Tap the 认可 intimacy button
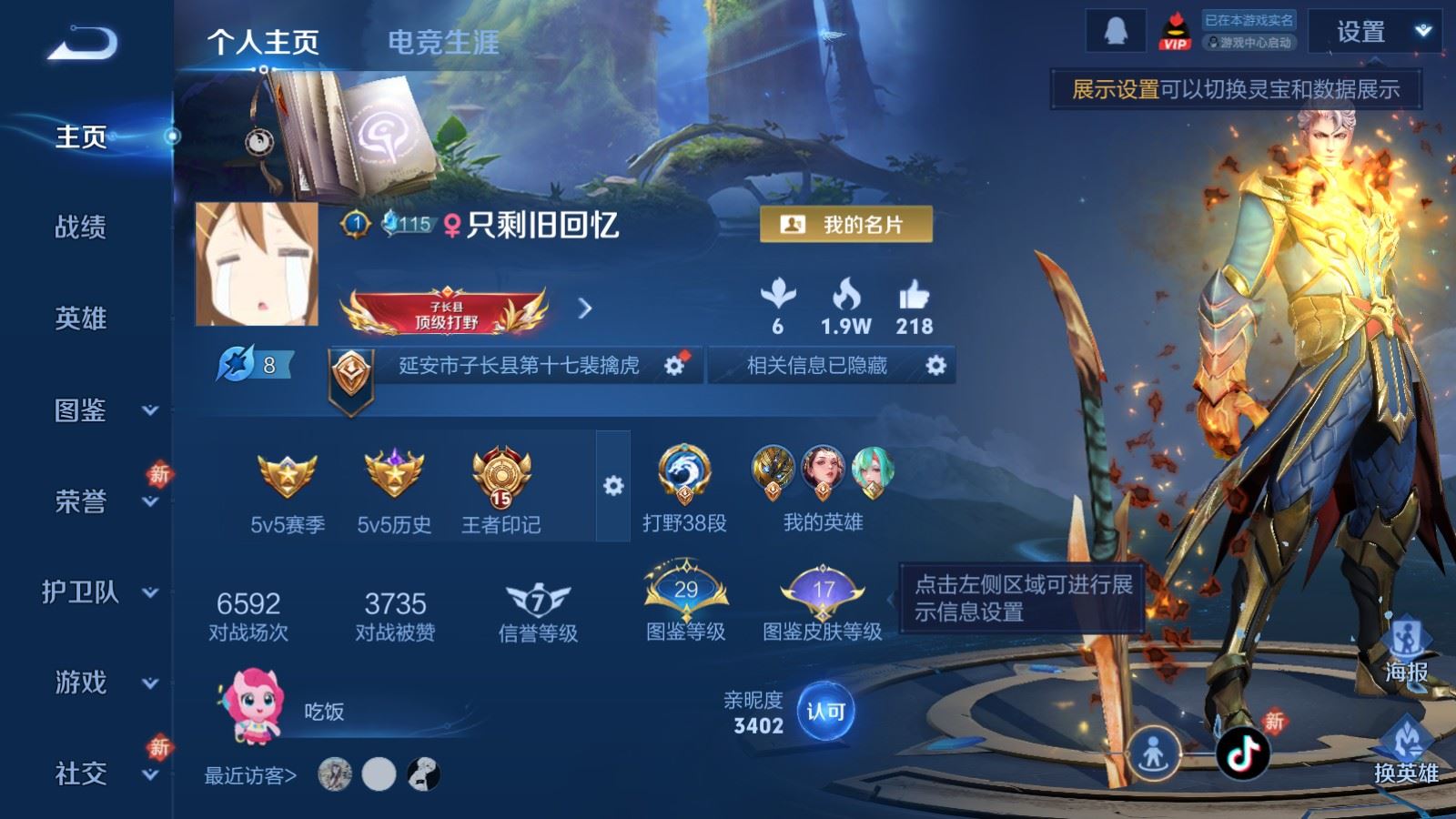The width and height of the screenshot is (1456, 819). (x=825, y=711)
